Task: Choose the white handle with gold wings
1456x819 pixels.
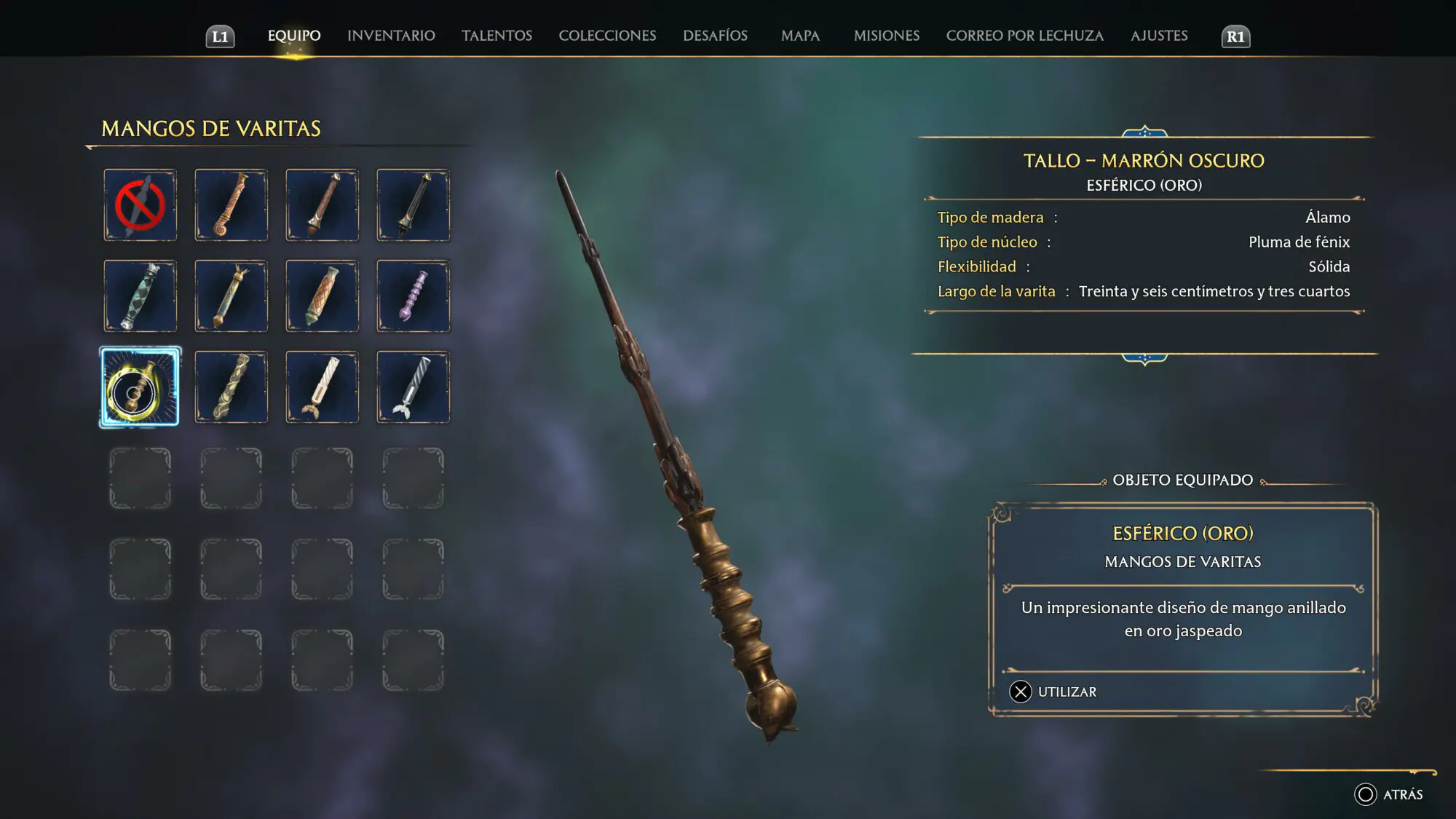Action: coord(322,387)
